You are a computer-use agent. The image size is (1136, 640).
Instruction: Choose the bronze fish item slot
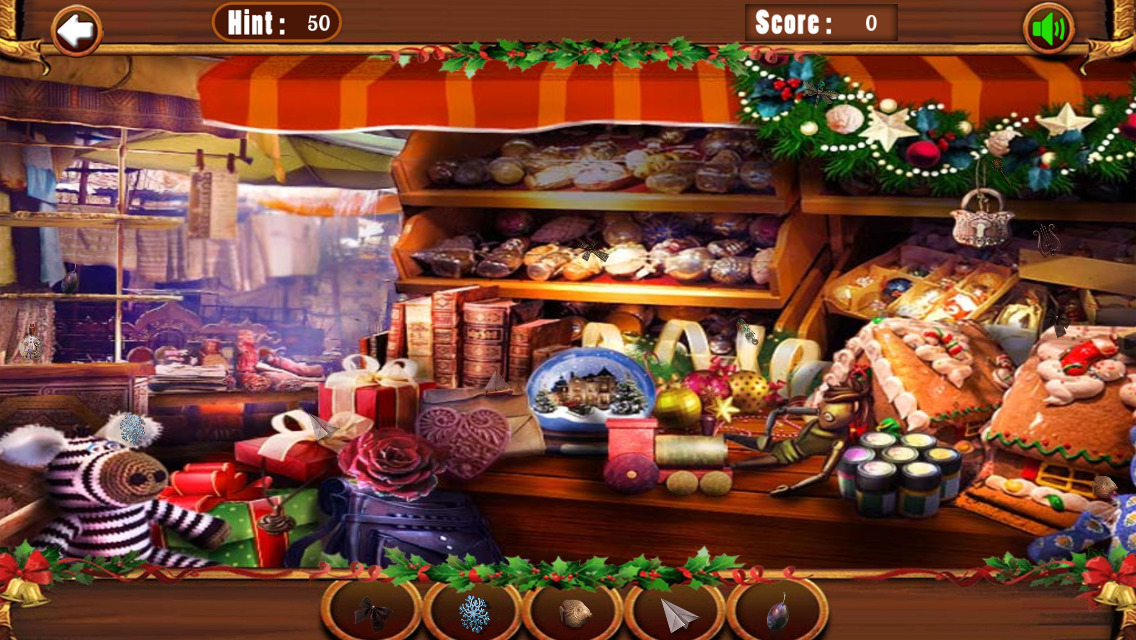click(574, 612)
